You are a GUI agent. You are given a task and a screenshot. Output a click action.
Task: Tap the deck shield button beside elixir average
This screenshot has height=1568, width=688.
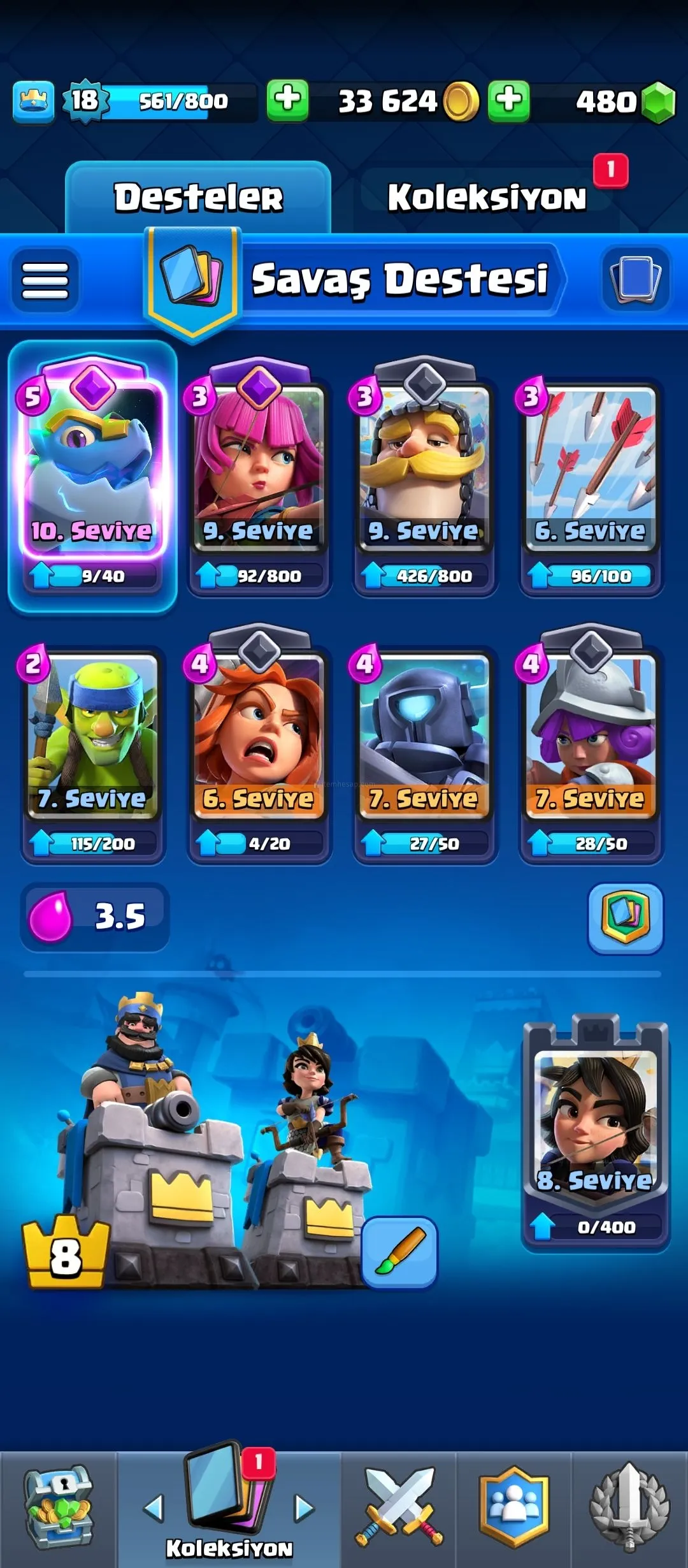coord(625,918)
